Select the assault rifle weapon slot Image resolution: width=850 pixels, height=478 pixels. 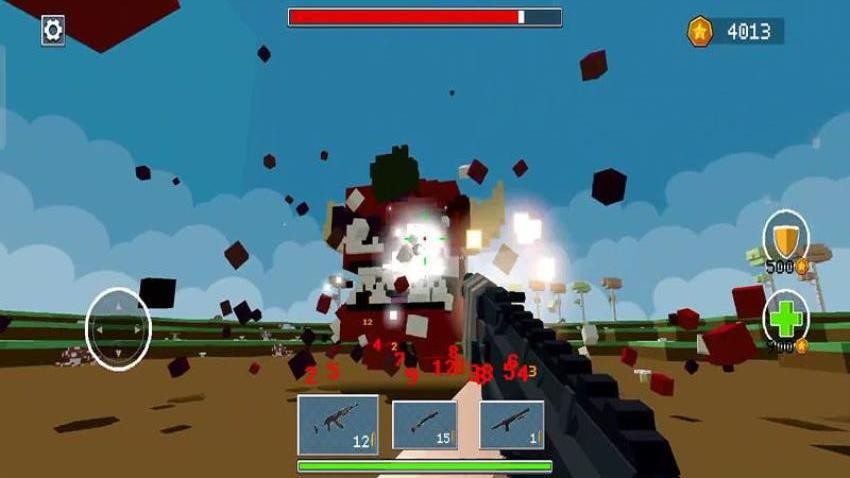click(338, 424)
